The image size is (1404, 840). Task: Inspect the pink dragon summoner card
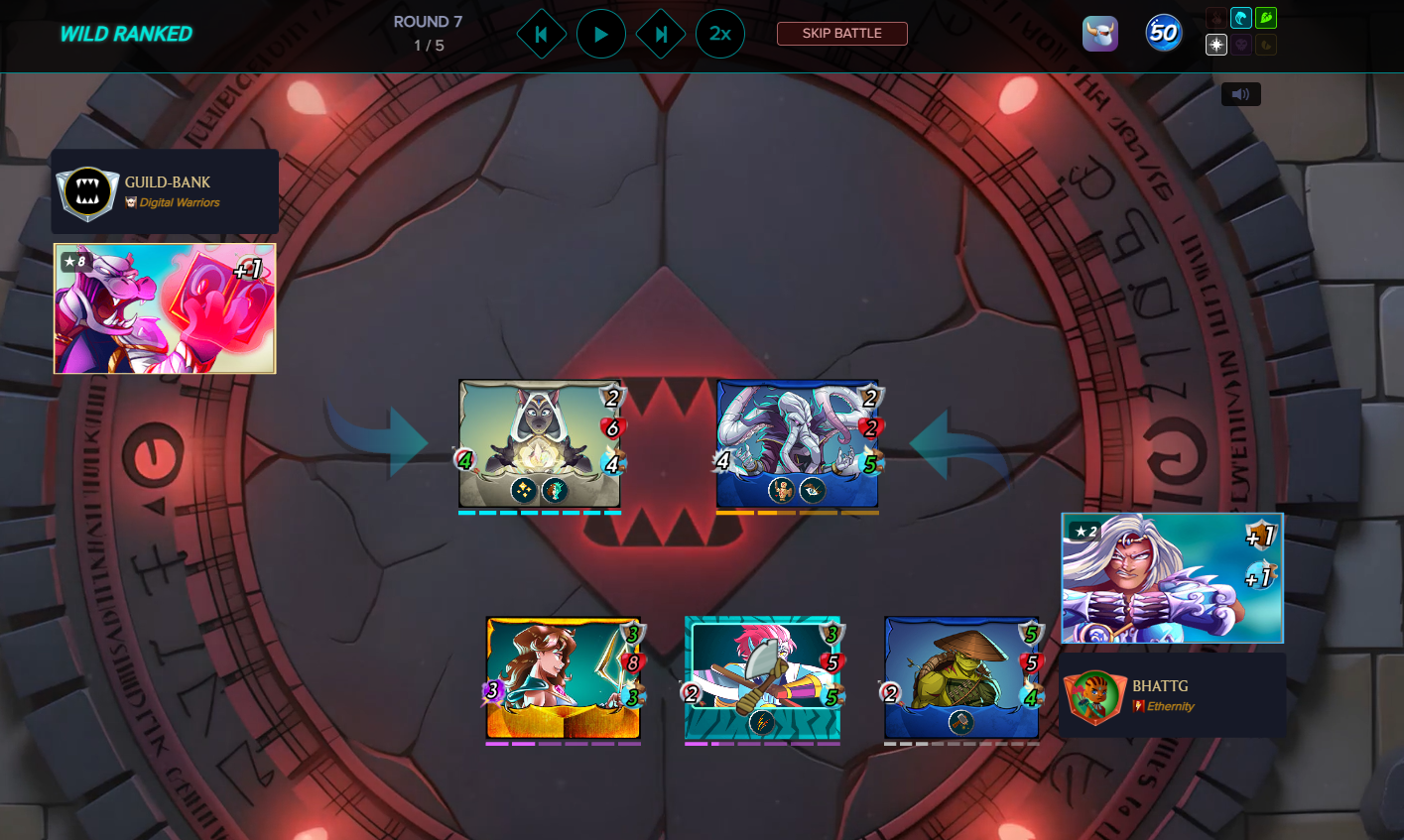pyautogui.click(x=165, y=308)
